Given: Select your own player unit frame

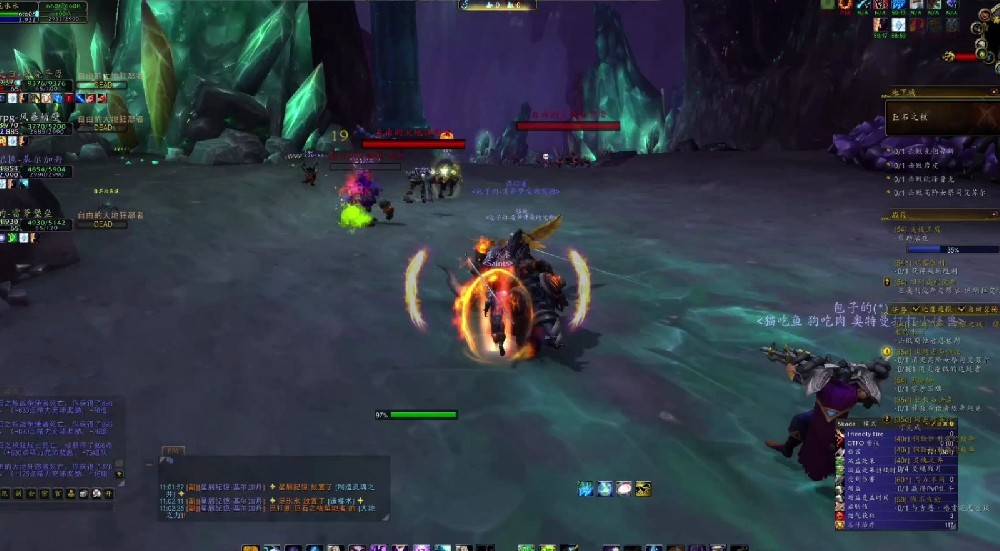Looking at the screenshot, I should [22, 12].
